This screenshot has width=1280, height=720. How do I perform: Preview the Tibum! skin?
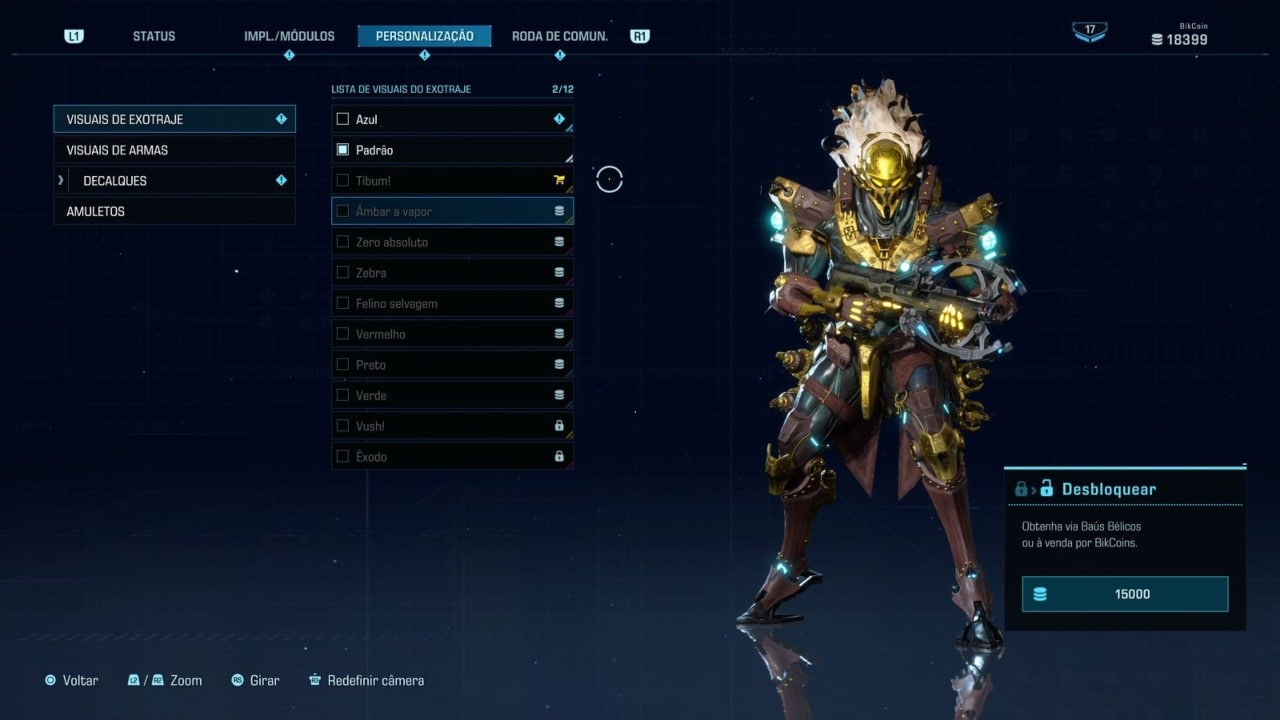coord(452,181)
